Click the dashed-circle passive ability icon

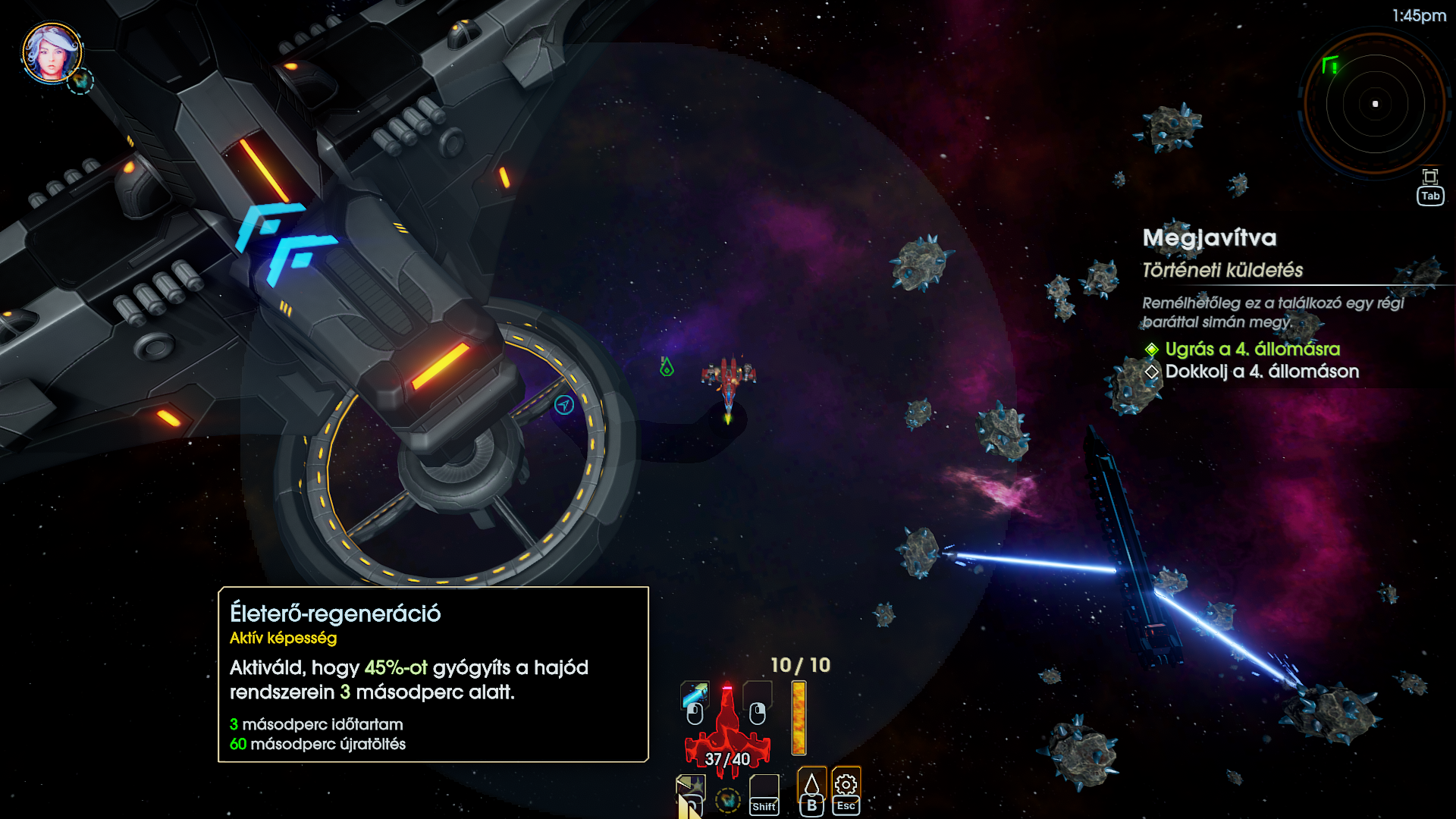(x=728, y=799)
